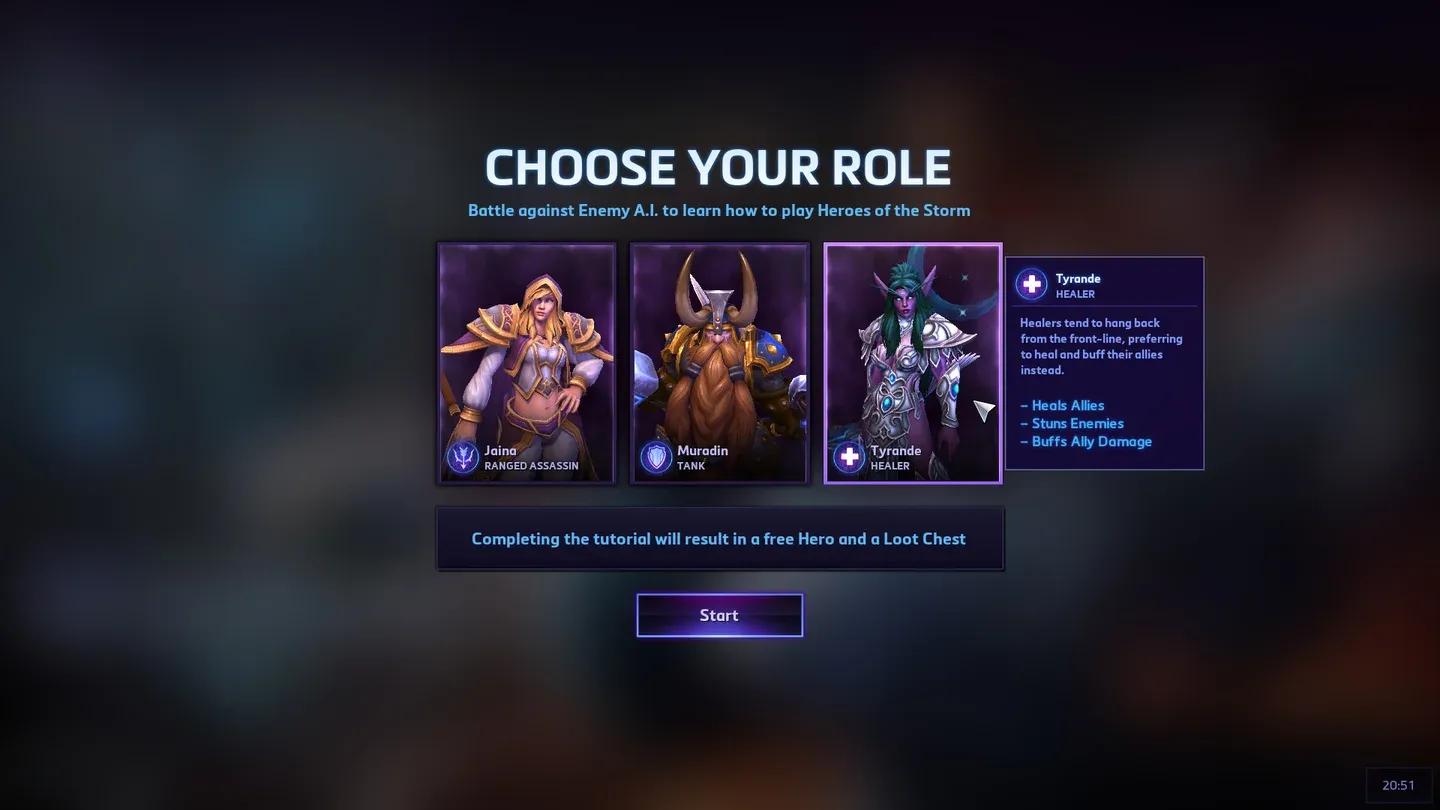Click the CHOOSE YOUR ROLE heading

coord(719,167)
